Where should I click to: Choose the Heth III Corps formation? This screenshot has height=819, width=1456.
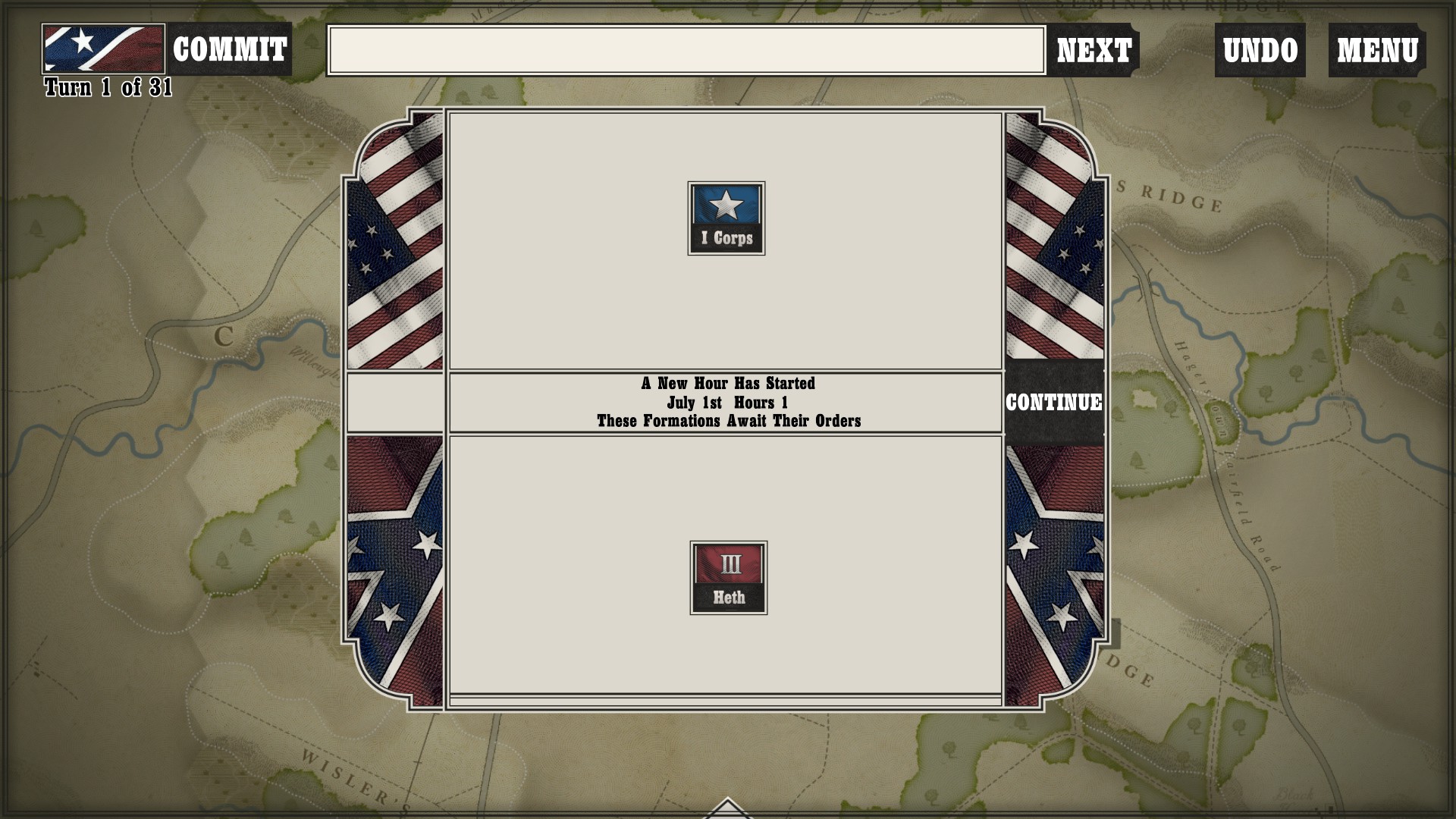coord(728,578)
